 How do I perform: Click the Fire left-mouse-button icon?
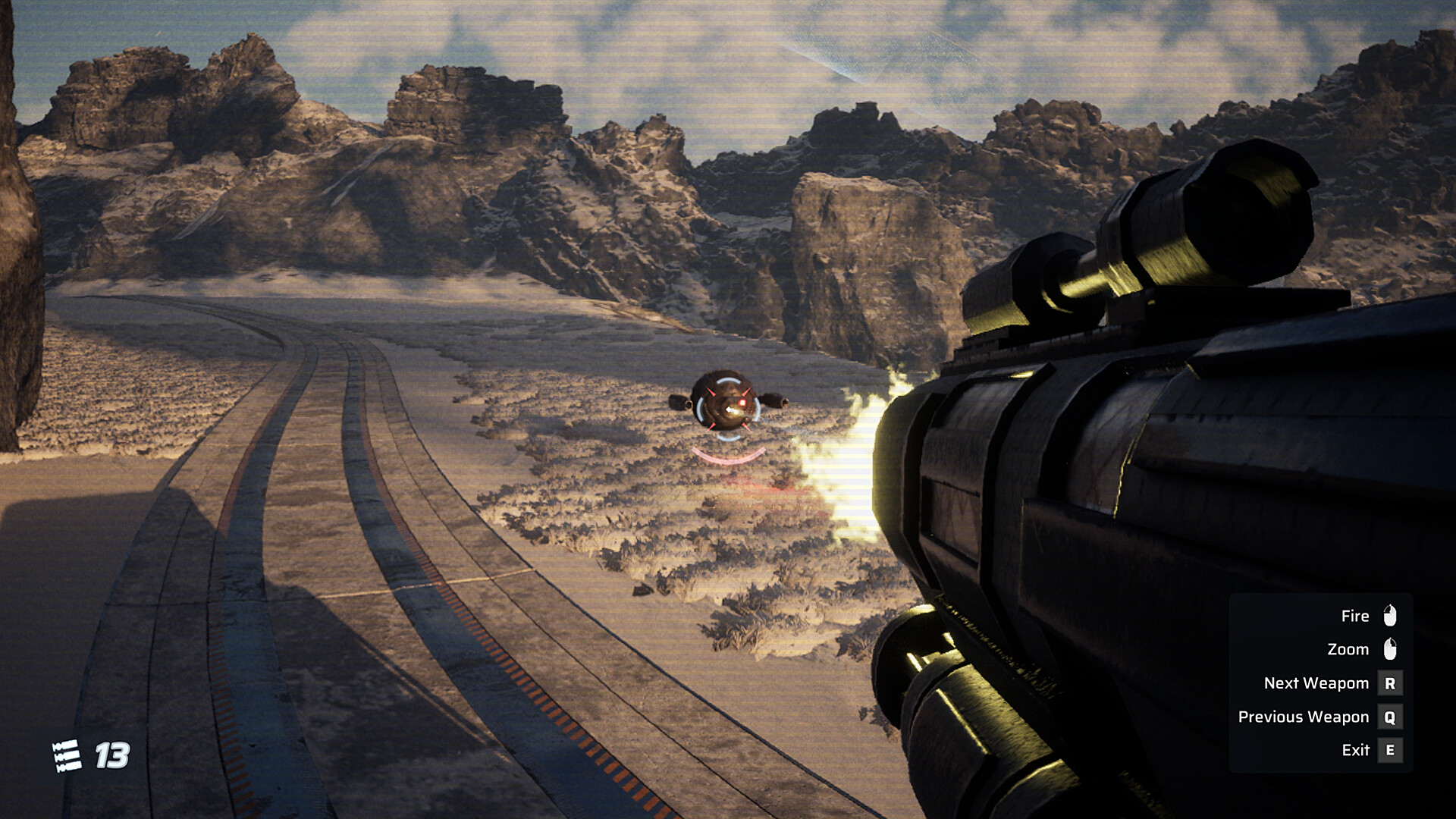pyautogui.click(x=1390, y=616)
